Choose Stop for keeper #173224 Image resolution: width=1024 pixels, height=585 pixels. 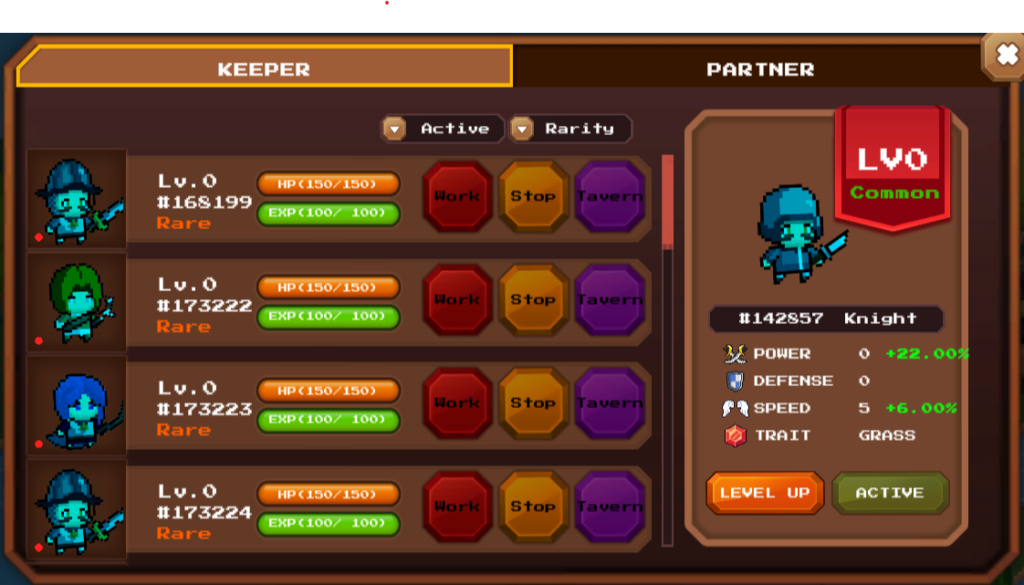[533, 506]
